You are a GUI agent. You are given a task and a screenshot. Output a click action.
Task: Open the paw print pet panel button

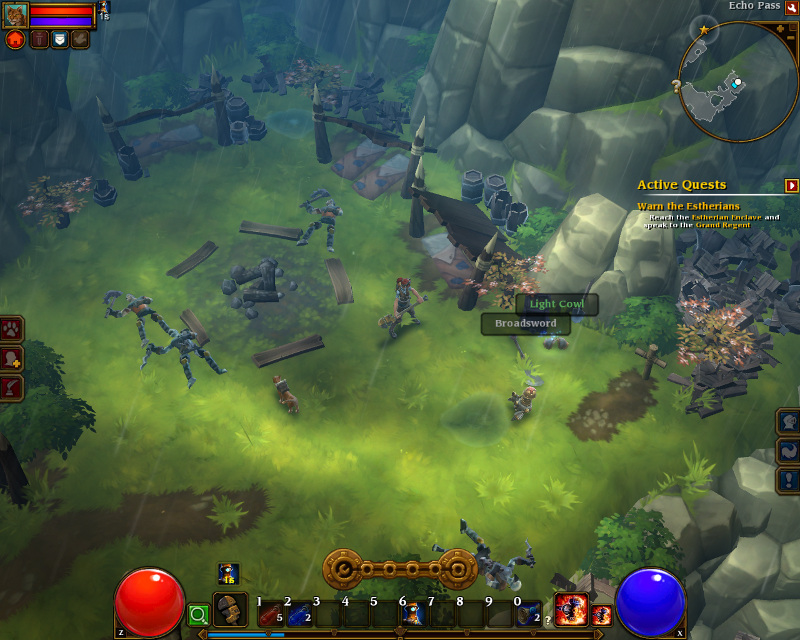12,329
